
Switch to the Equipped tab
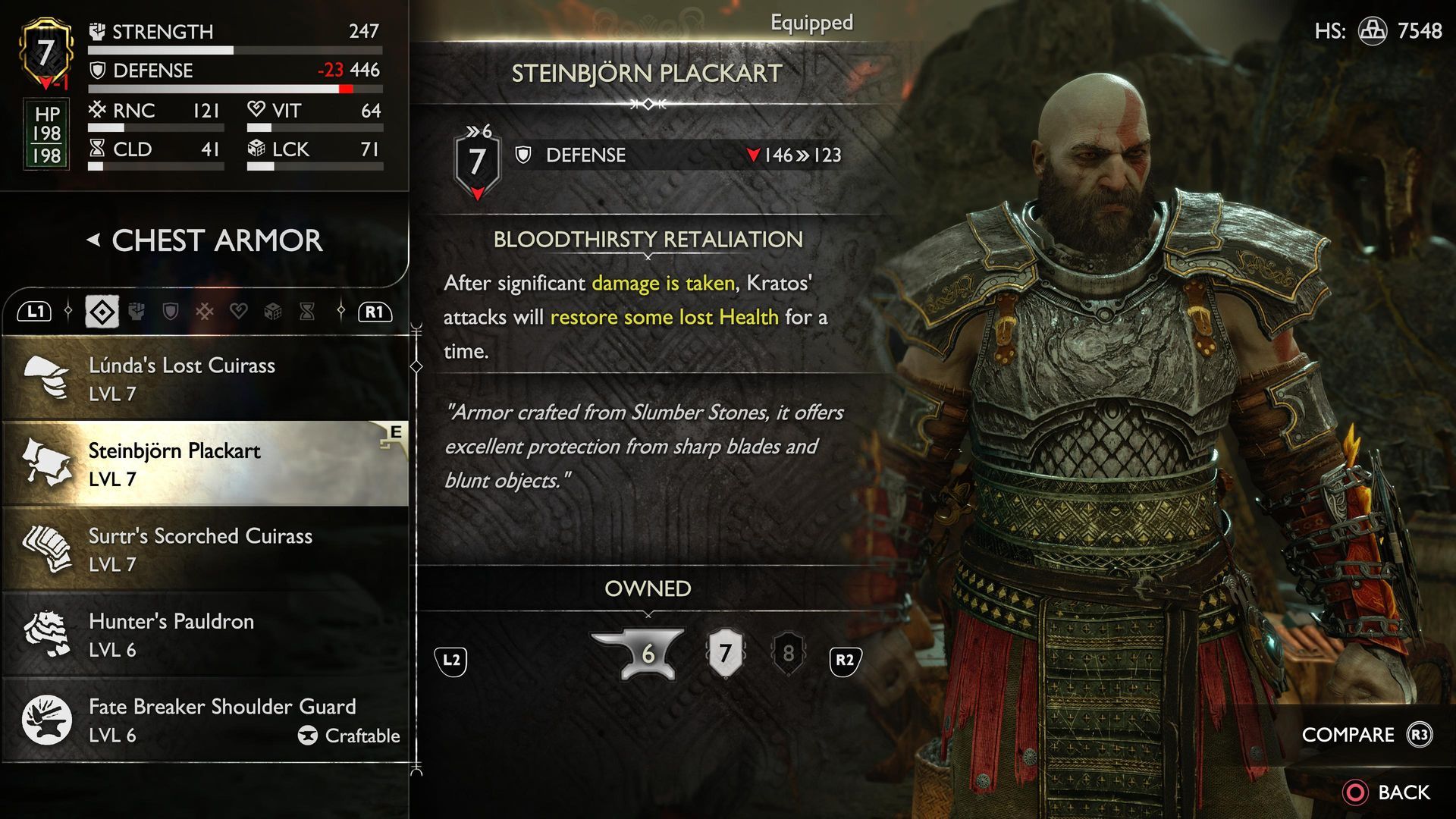point(811,23)
